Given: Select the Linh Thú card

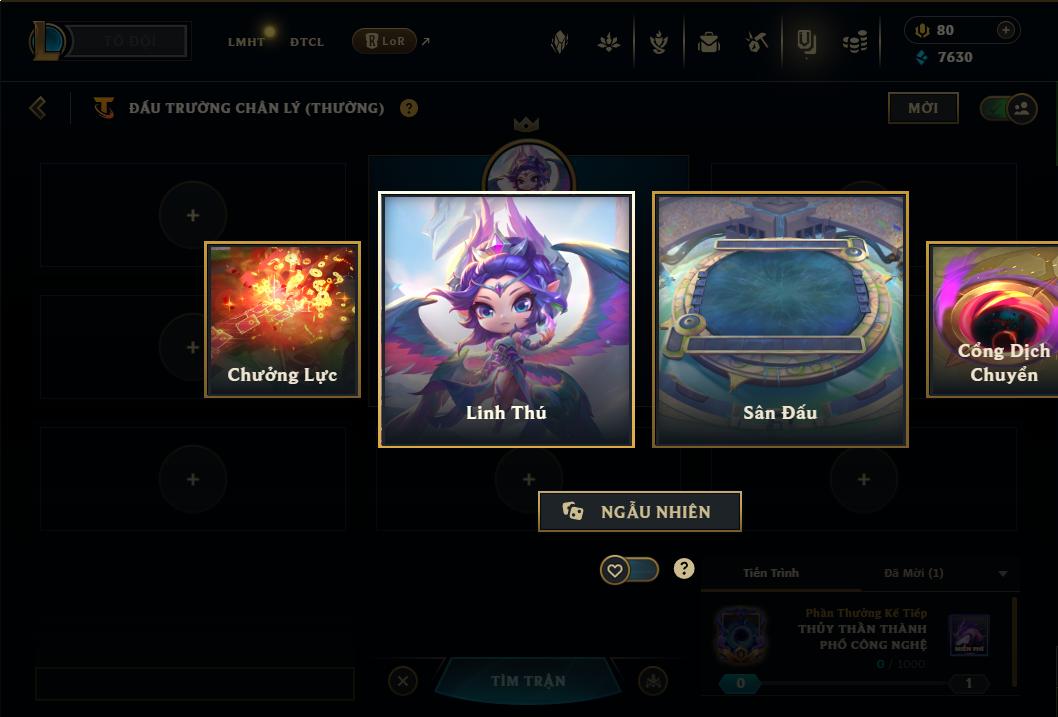Looking at the screenshot, I should [506, 319].
